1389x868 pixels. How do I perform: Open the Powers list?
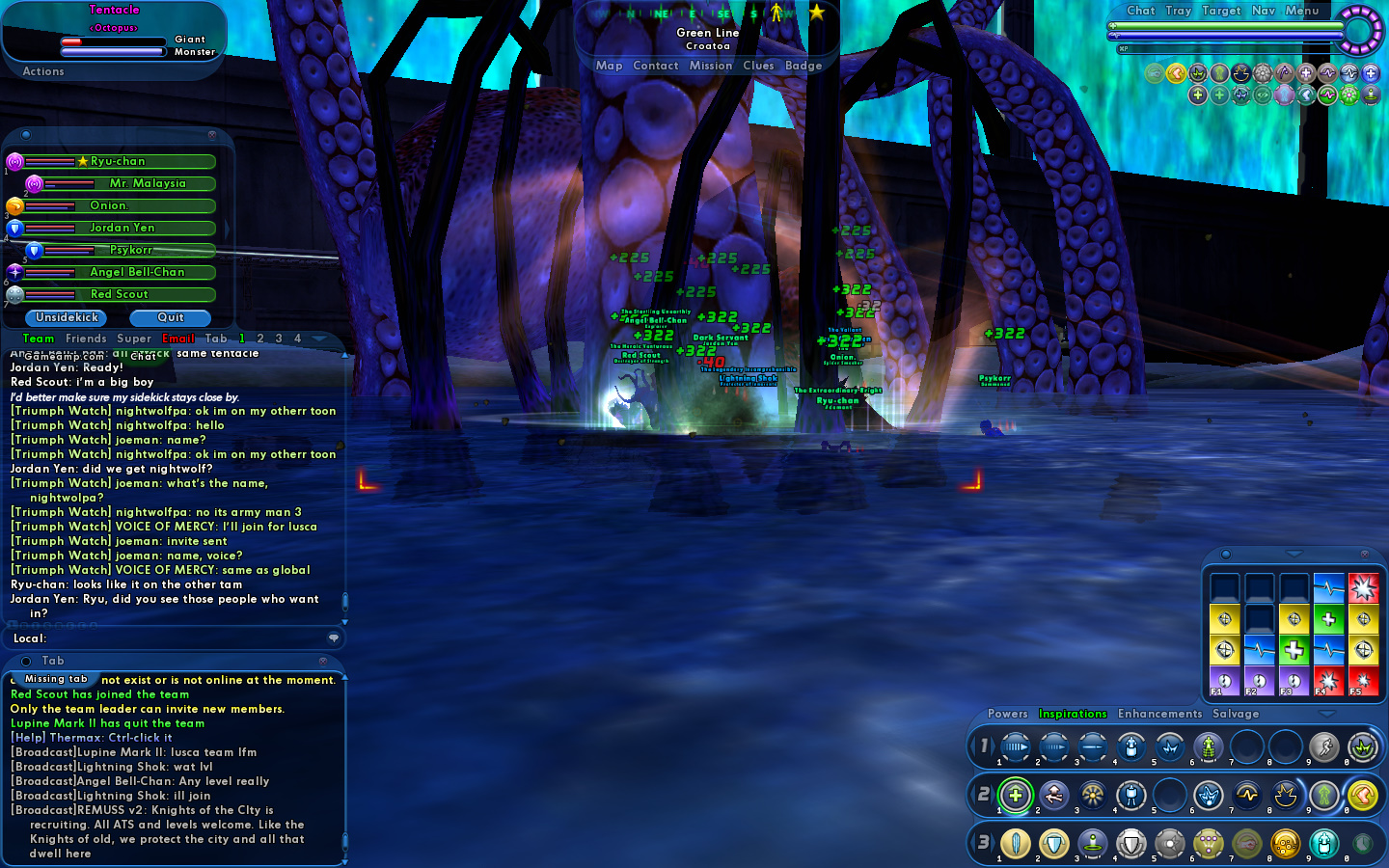1007,714
